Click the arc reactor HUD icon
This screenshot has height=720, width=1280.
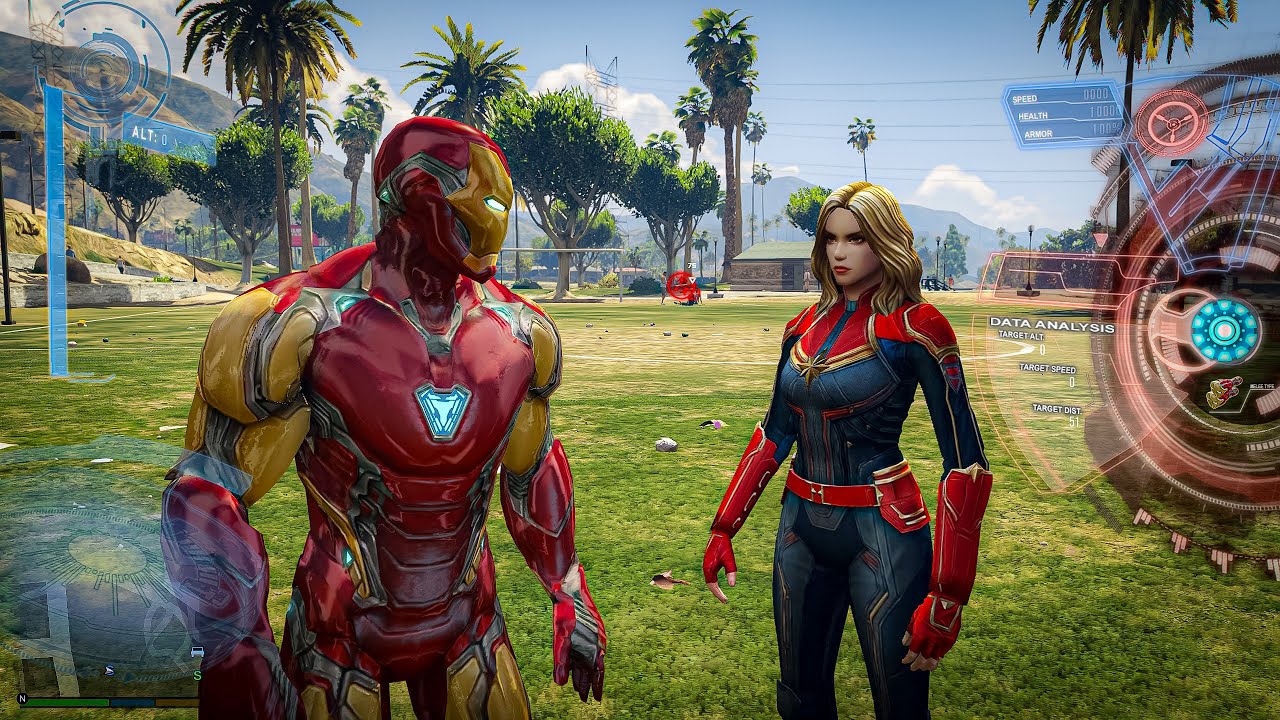(1224, 330)
